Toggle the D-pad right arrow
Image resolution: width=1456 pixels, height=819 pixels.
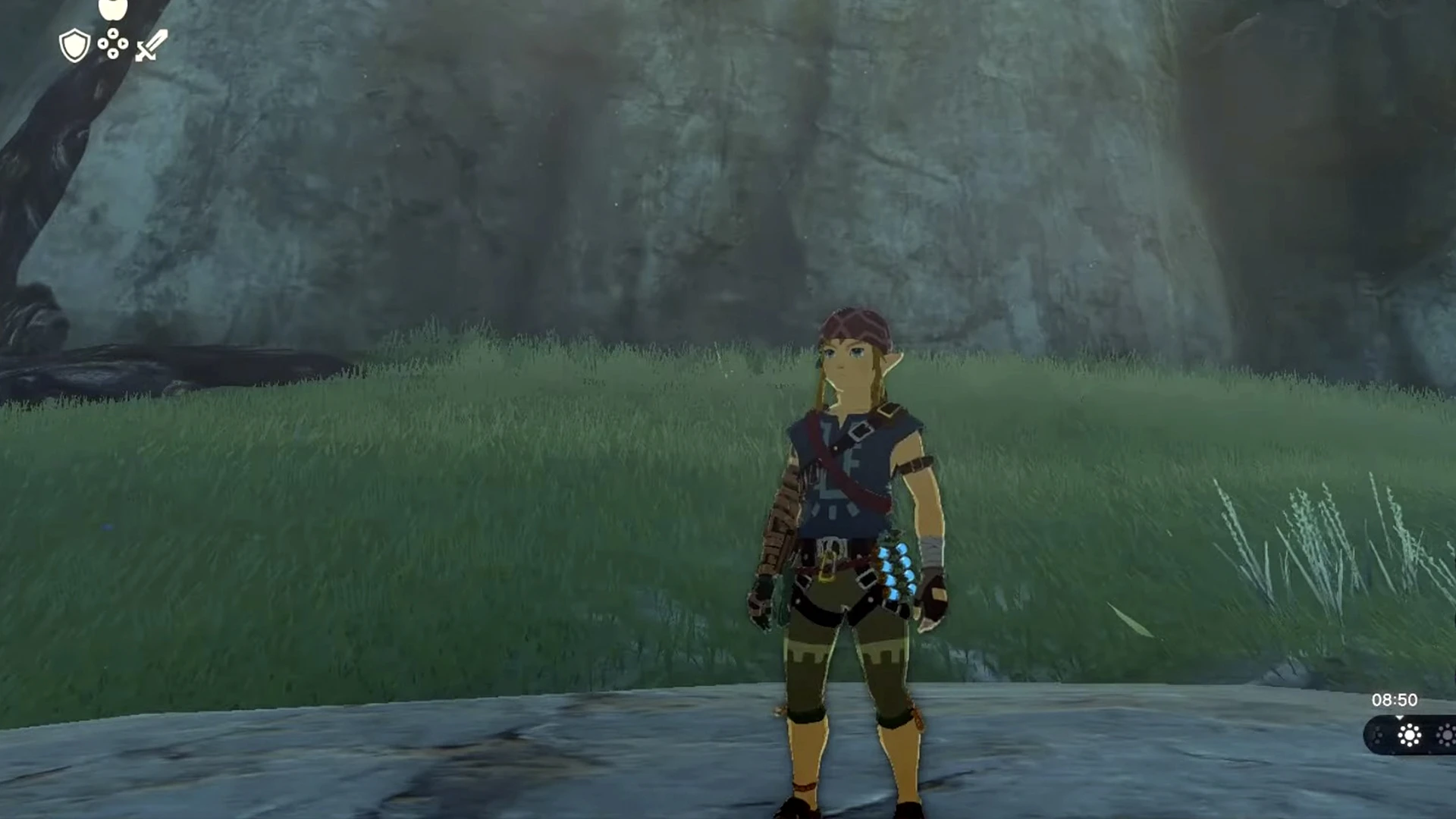[124, 43]
